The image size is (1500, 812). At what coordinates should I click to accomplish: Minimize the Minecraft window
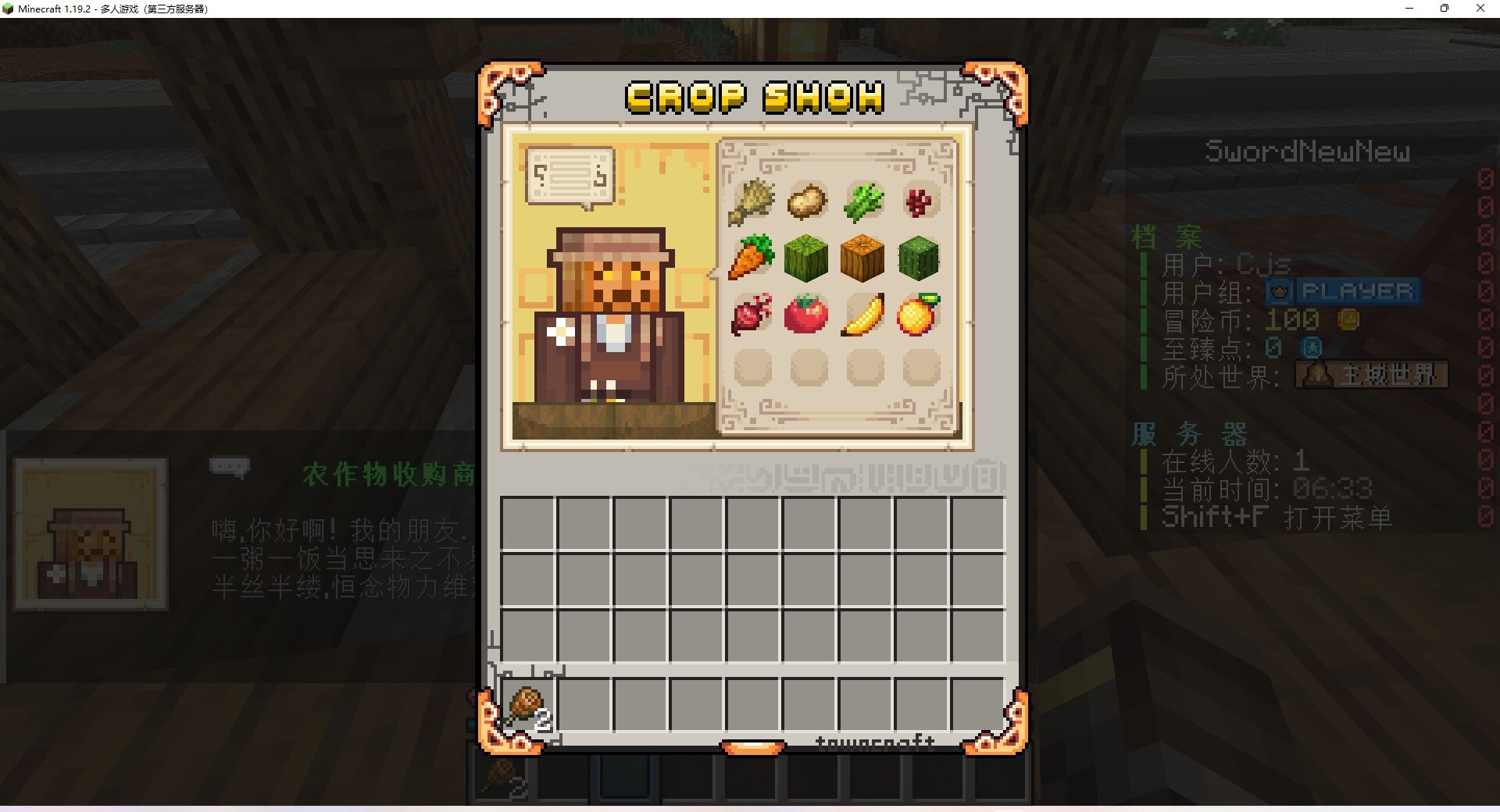click(1409, 9)
